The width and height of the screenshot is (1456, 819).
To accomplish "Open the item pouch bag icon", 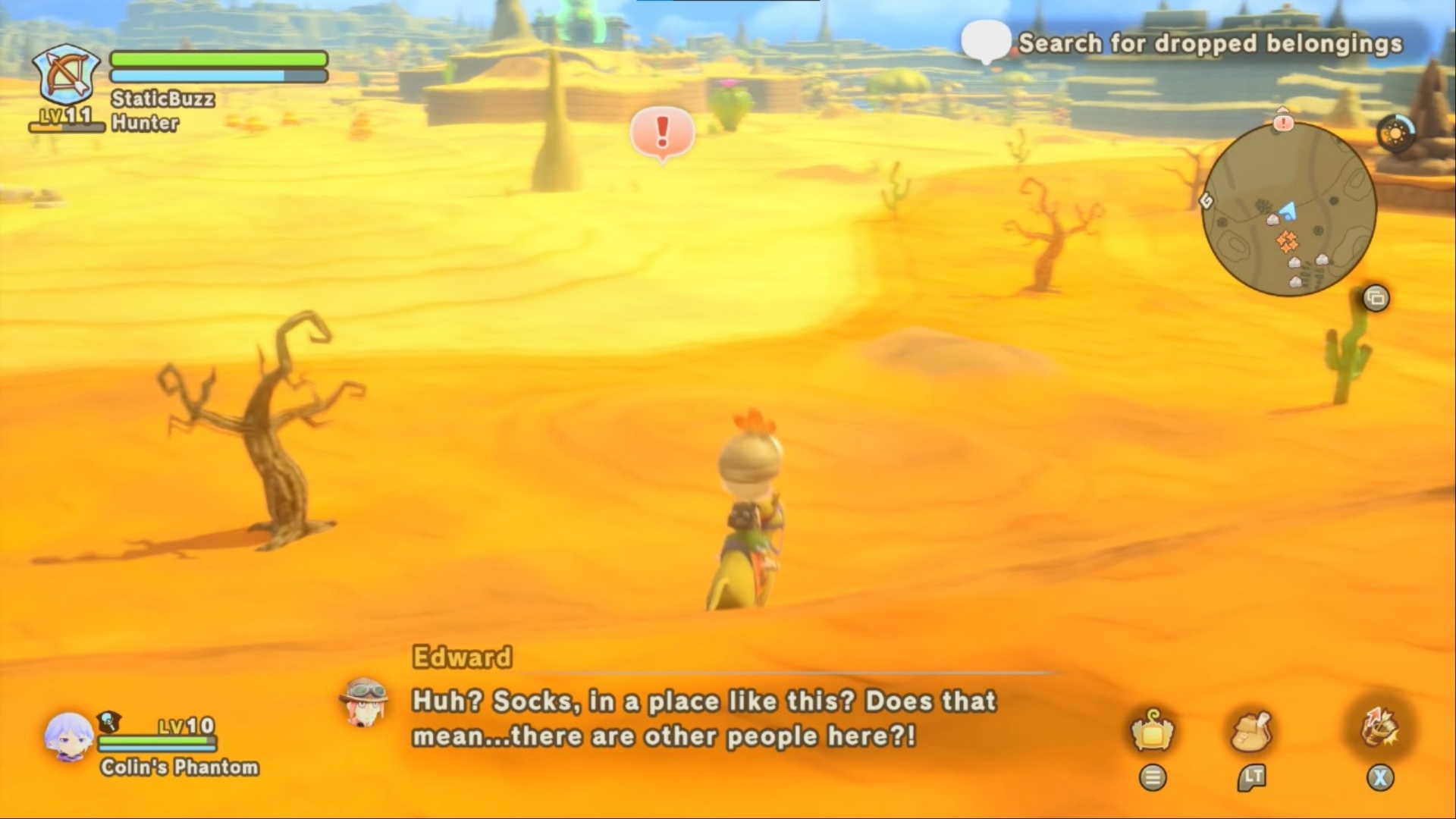I will tap(1250, 730).
